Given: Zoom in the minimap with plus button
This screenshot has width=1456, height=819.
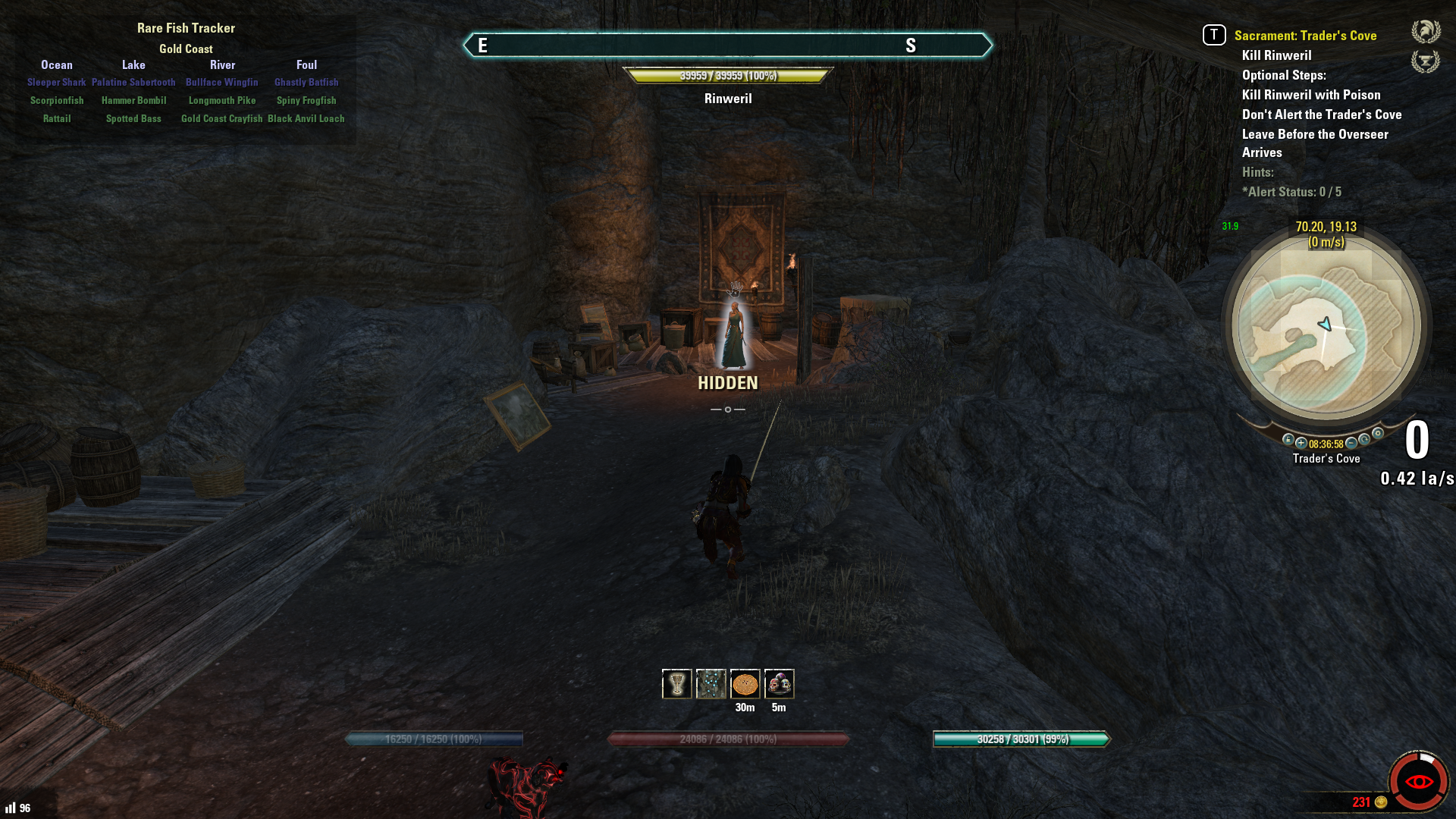Looking at the screenshot, I should [1301, 444].
